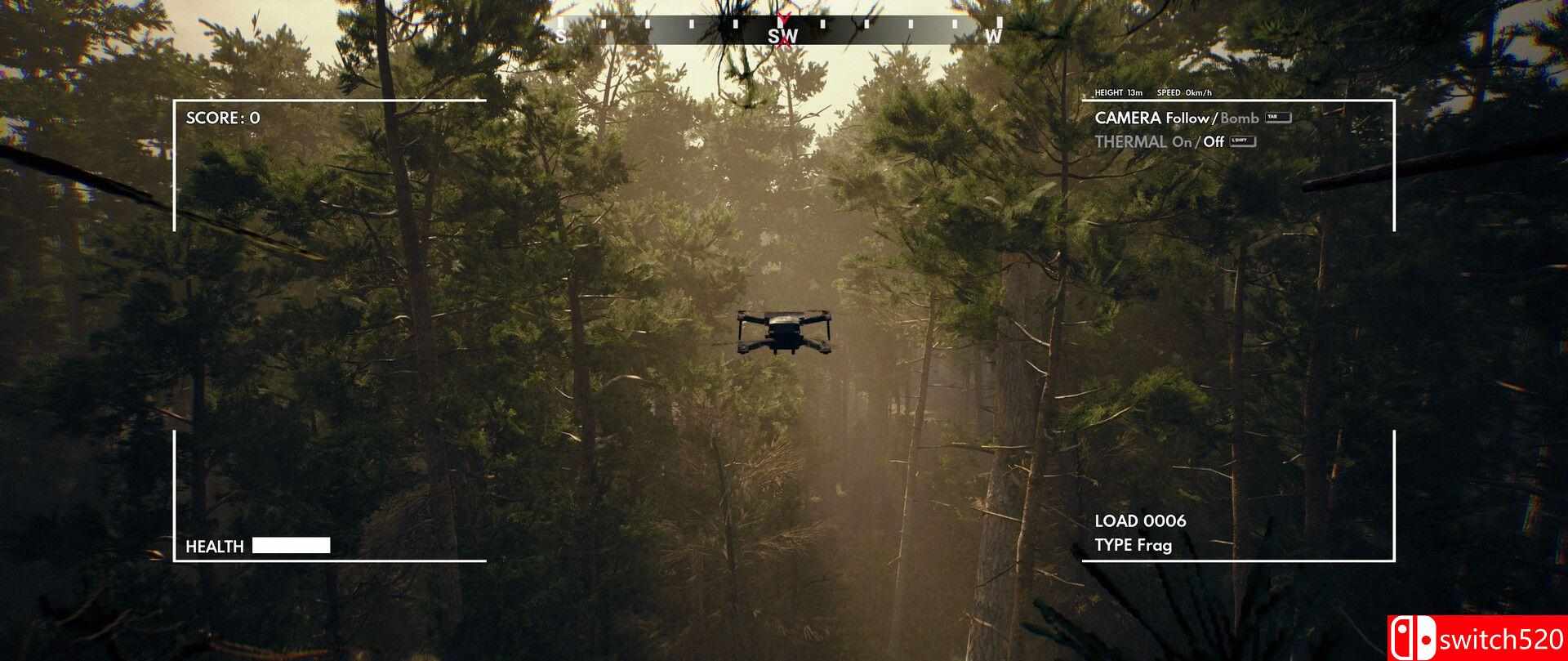Select the SW heading on the compass bar

(x=782, y=36)
